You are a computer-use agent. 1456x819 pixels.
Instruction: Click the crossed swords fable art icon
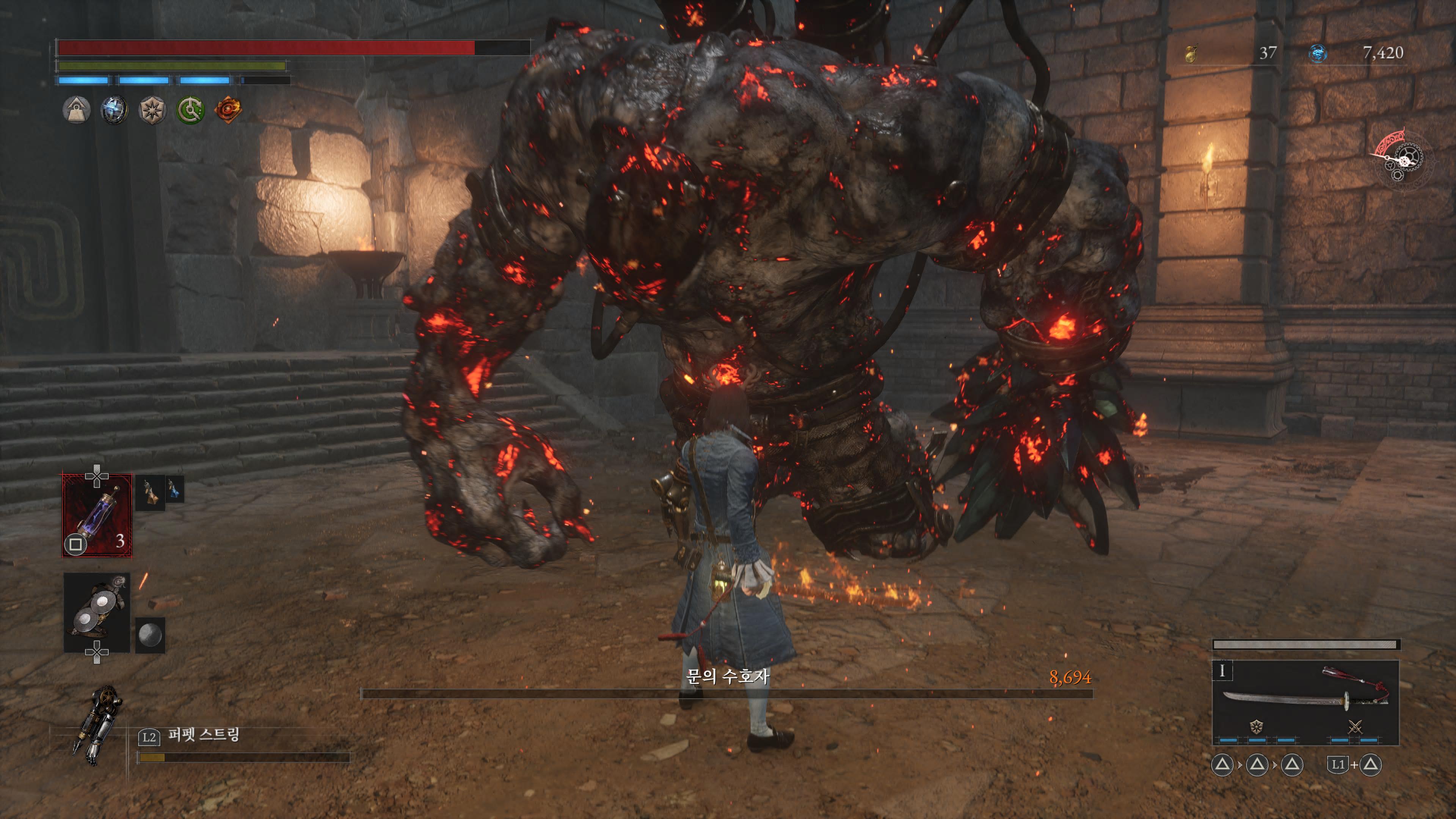1356,727
